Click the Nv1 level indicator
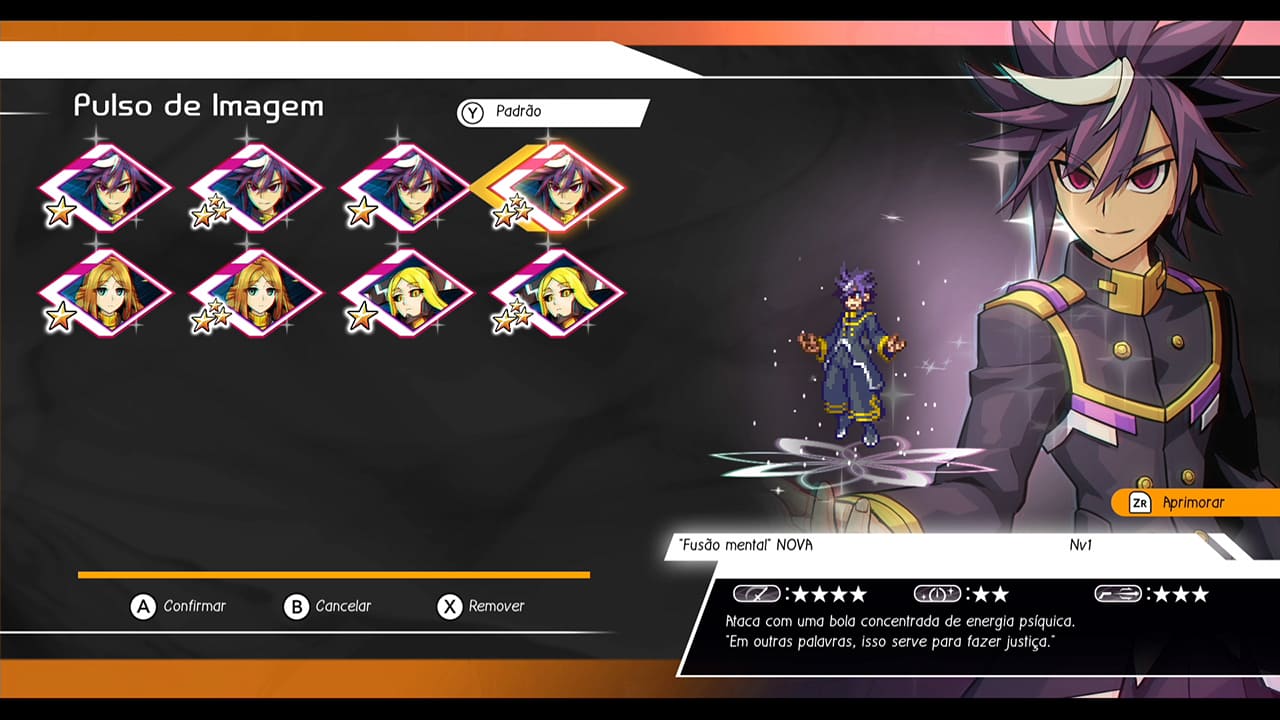Image resolution: width=1280 pixels, height=720 pixels. [x=1080, y=546]
